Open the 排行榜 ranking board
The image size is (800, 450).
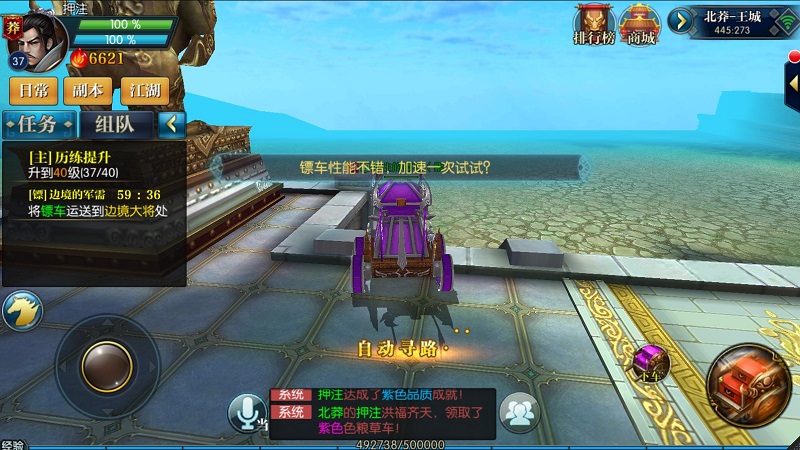click(593, 25)
